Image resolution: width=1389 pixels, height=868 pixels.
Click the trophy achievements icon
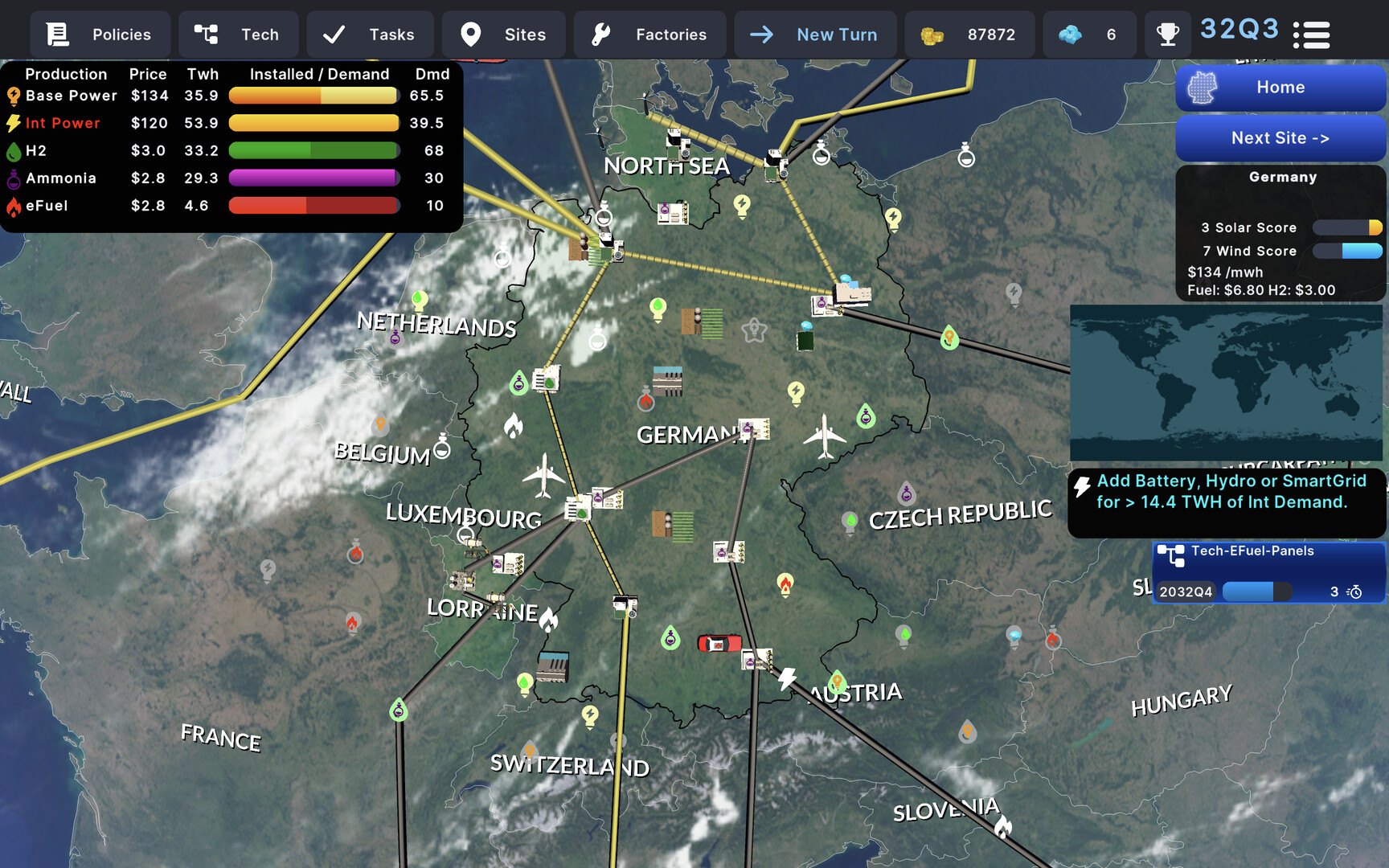click(1167, 35)
